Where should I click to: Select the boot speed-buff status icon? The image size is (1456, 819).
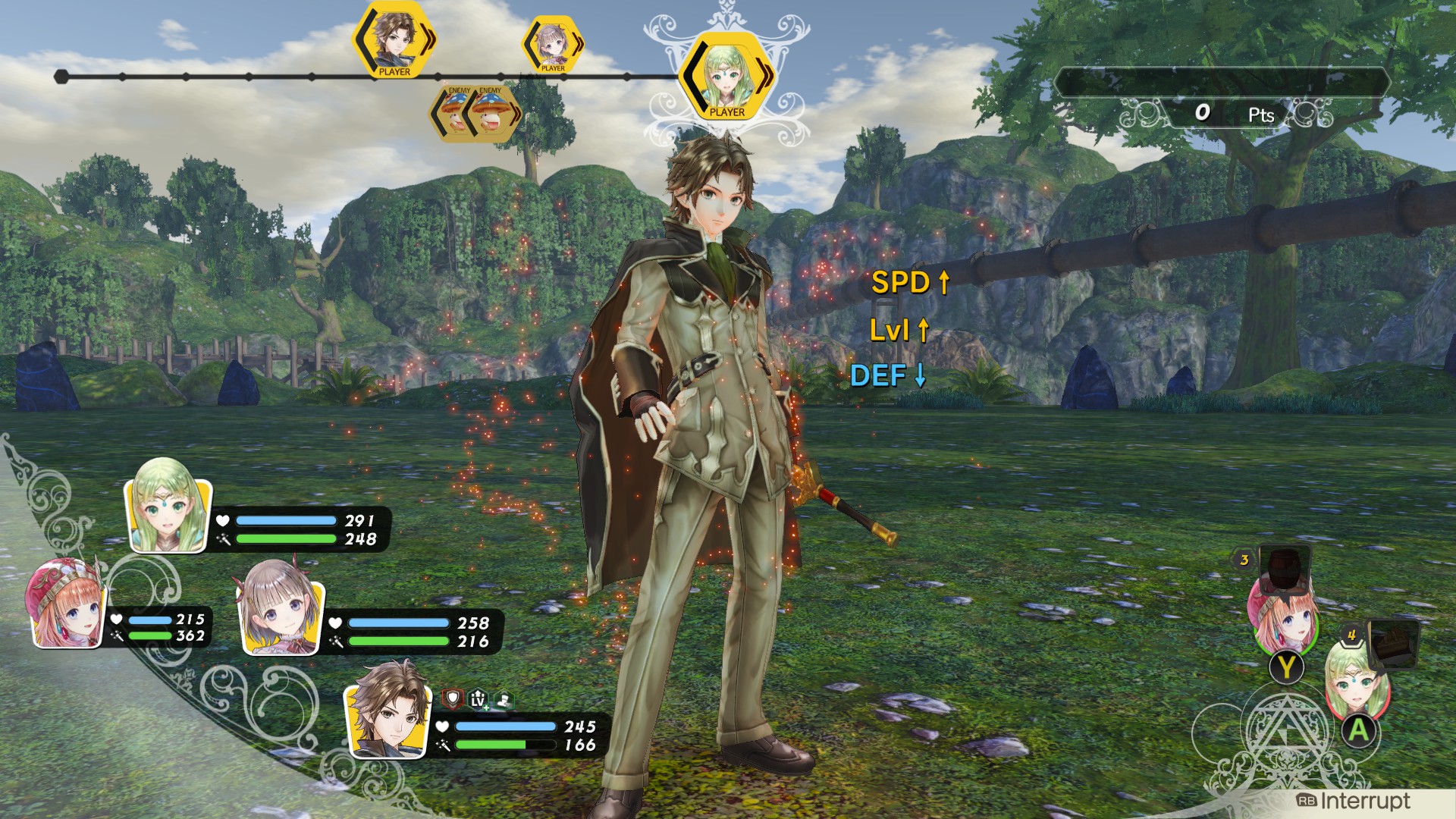pyautogui.click(x=504, y=698)
